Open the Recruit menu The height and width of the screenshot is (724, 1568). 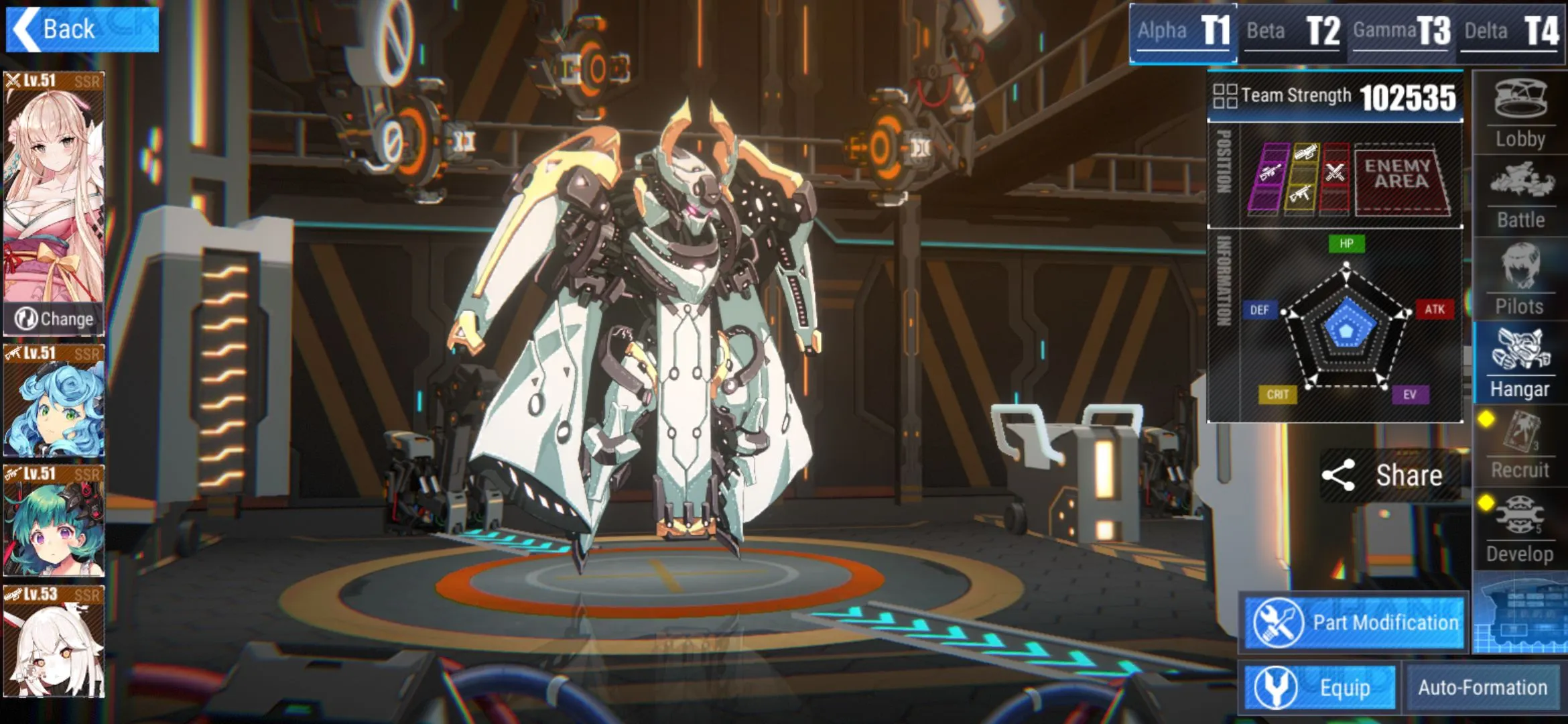[x=1520, y=446]
